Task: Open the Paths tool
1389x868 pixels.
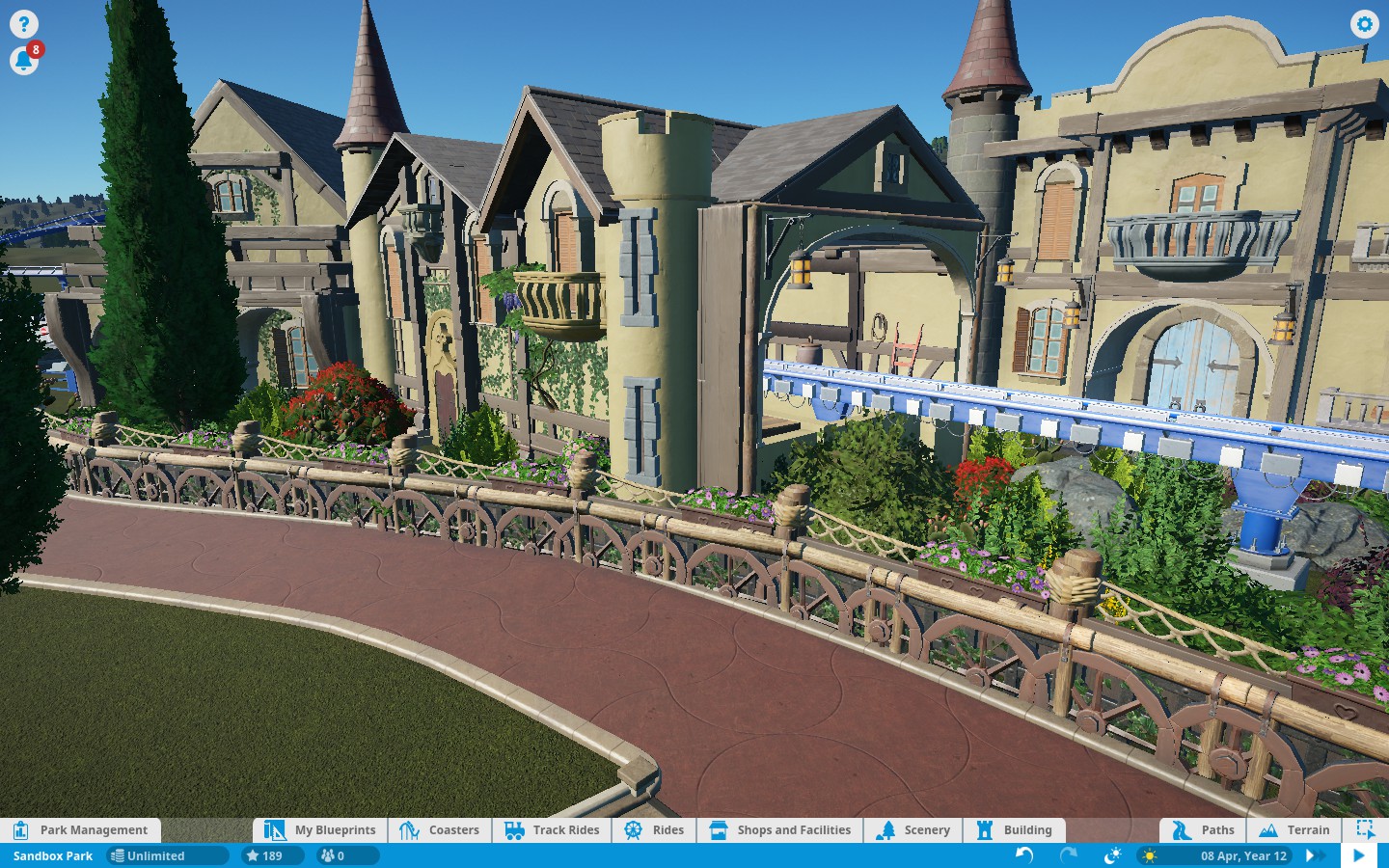Action: point(1203,829)
